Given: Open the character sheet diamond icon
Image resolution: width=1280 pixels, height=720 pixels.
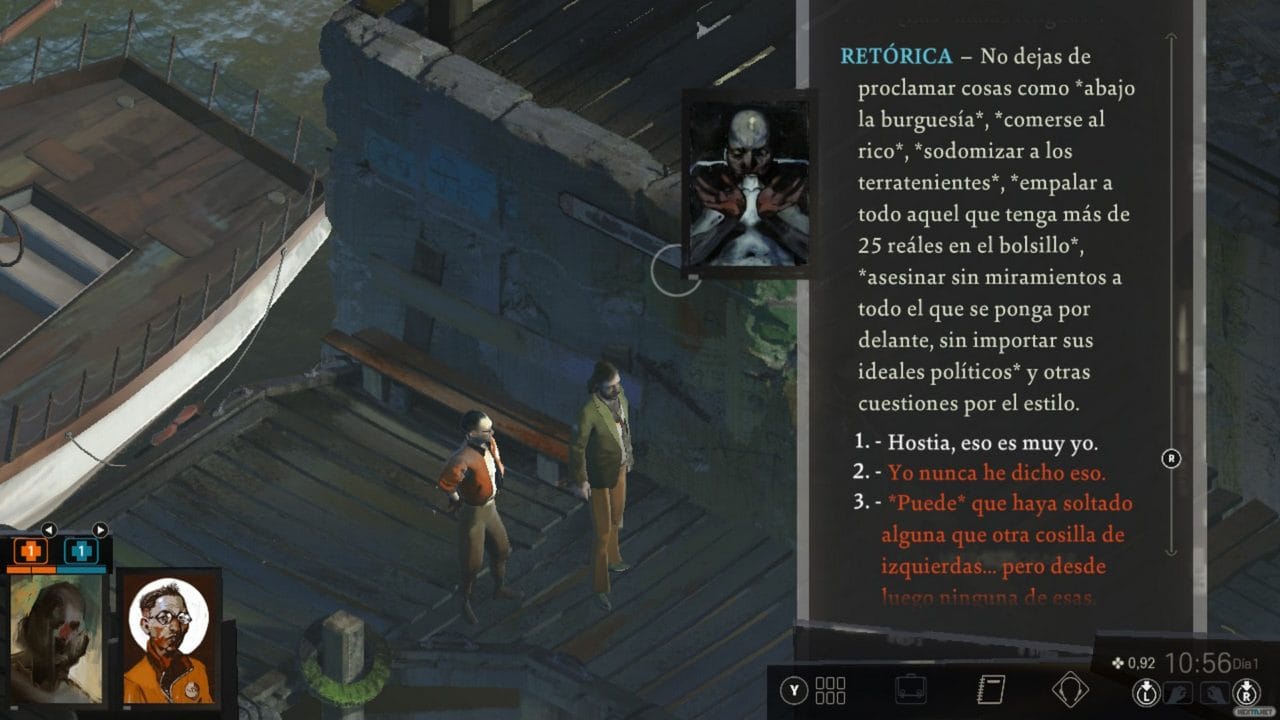Looking at the screenshot, I should 1072,687.
